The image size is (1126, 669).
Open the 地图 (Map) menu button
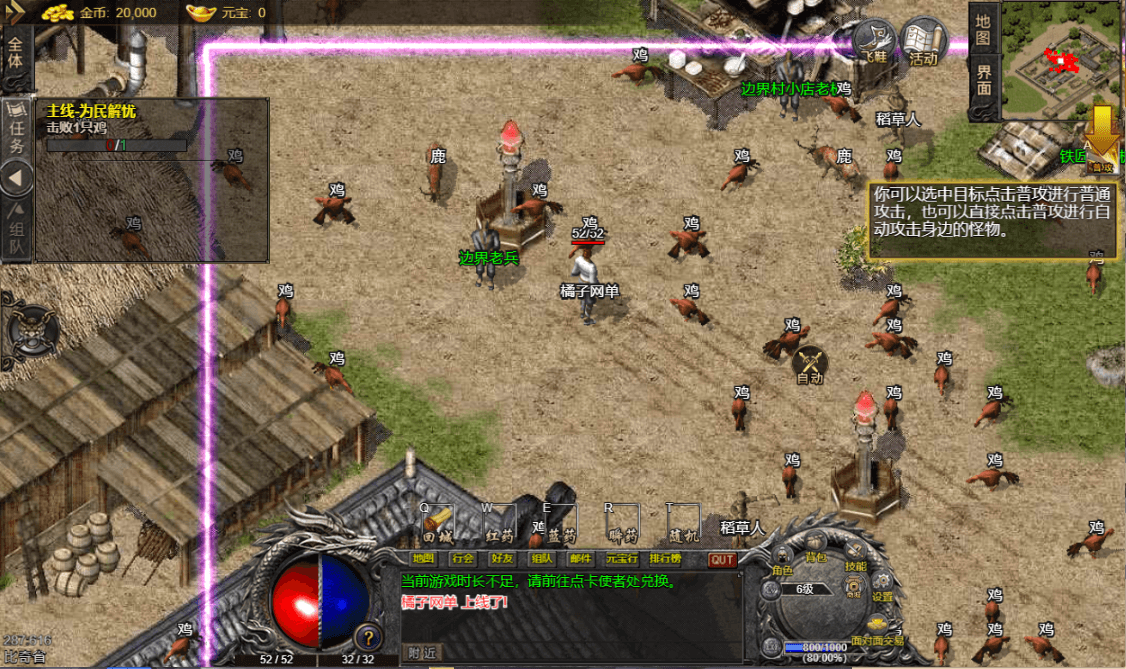click(424, 559)
